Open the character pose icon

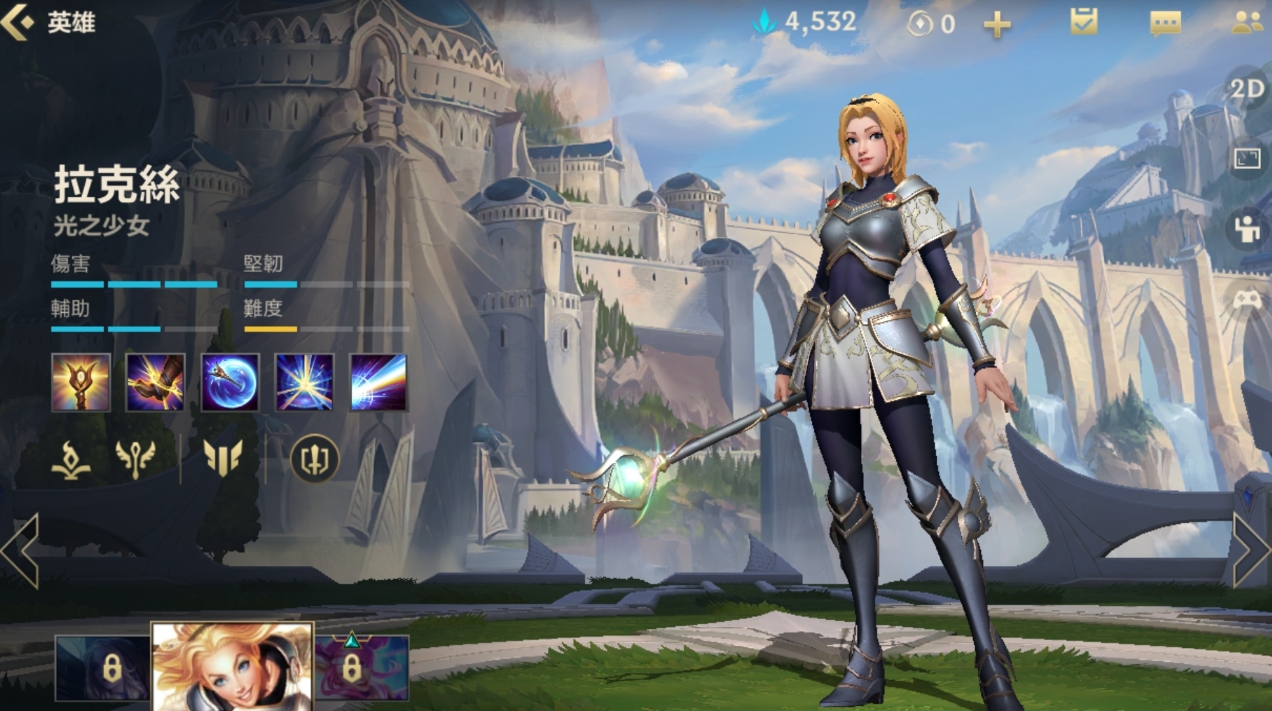pyautogui.click(x=1247, y=229)
